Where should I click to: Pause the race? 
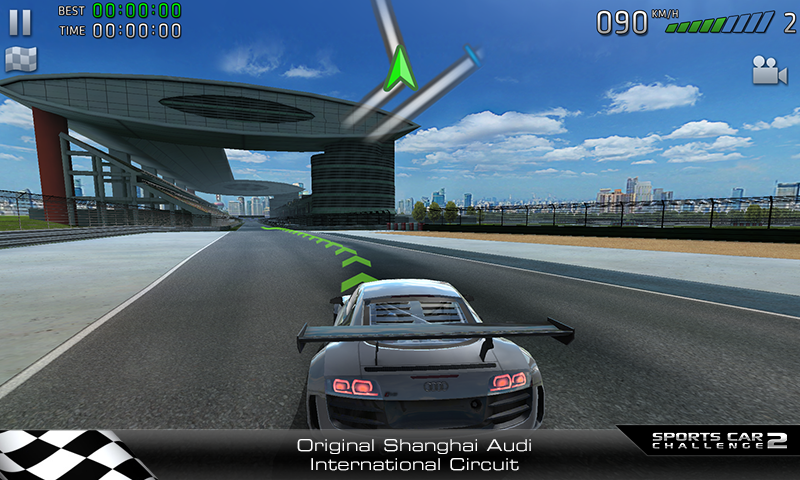click(x=20, y=22)
